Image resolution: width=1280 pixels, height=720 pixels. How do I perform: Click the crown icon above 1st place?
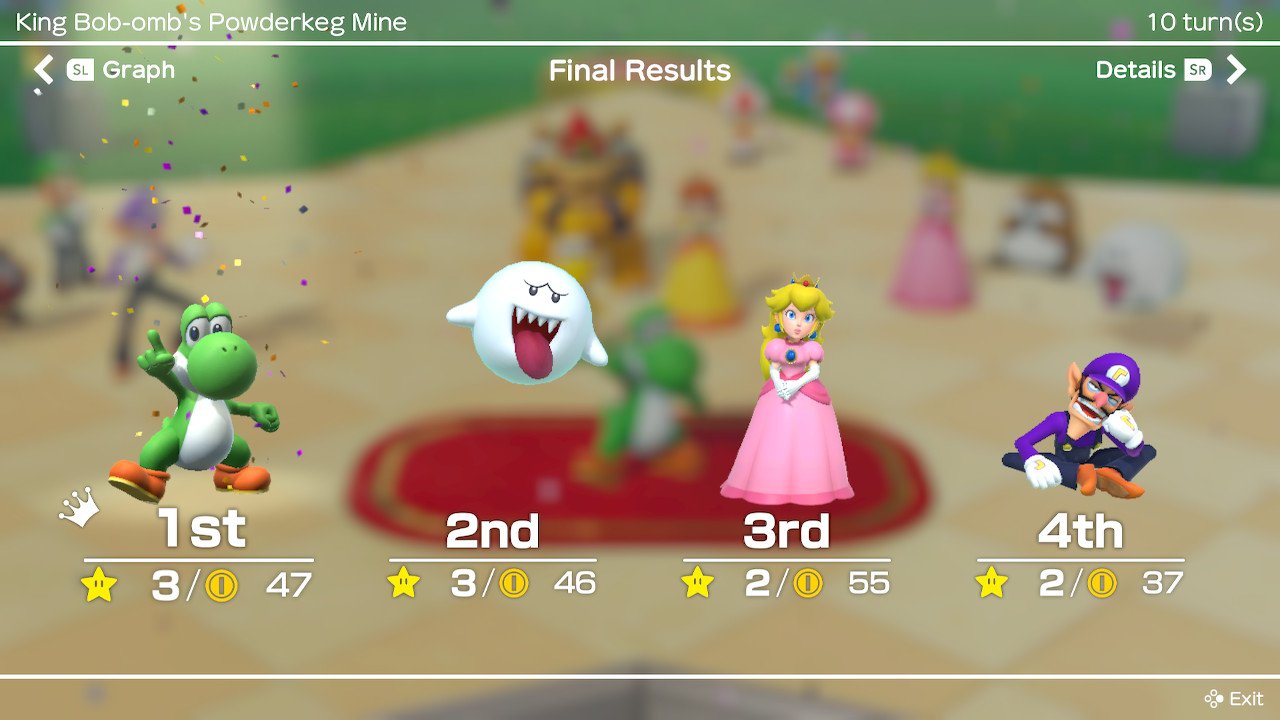click(x=78, y=507)
